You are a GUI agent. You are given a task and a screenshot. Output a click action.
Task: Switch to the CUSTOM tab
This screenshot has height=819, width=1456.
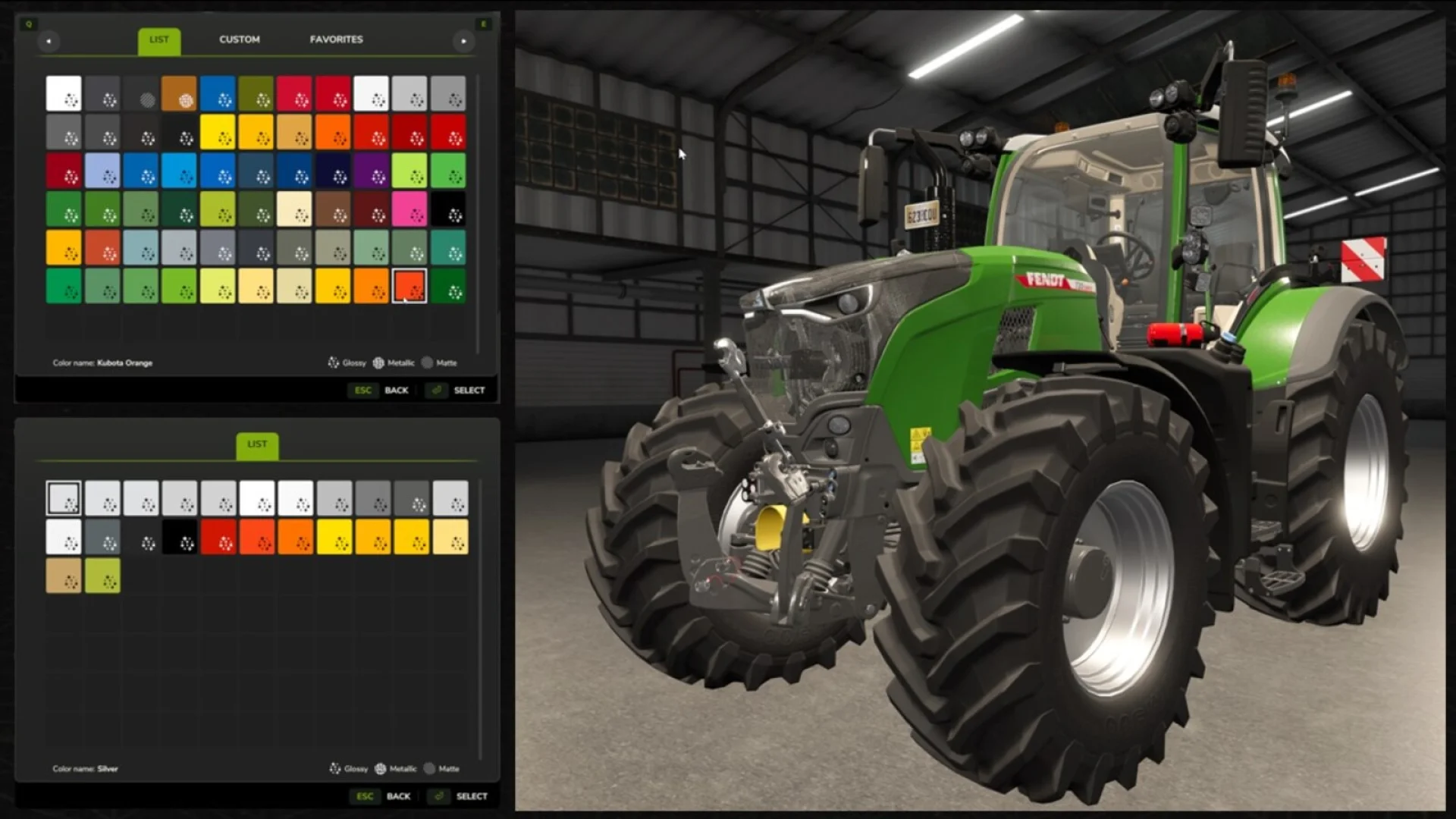coord(240,39)
